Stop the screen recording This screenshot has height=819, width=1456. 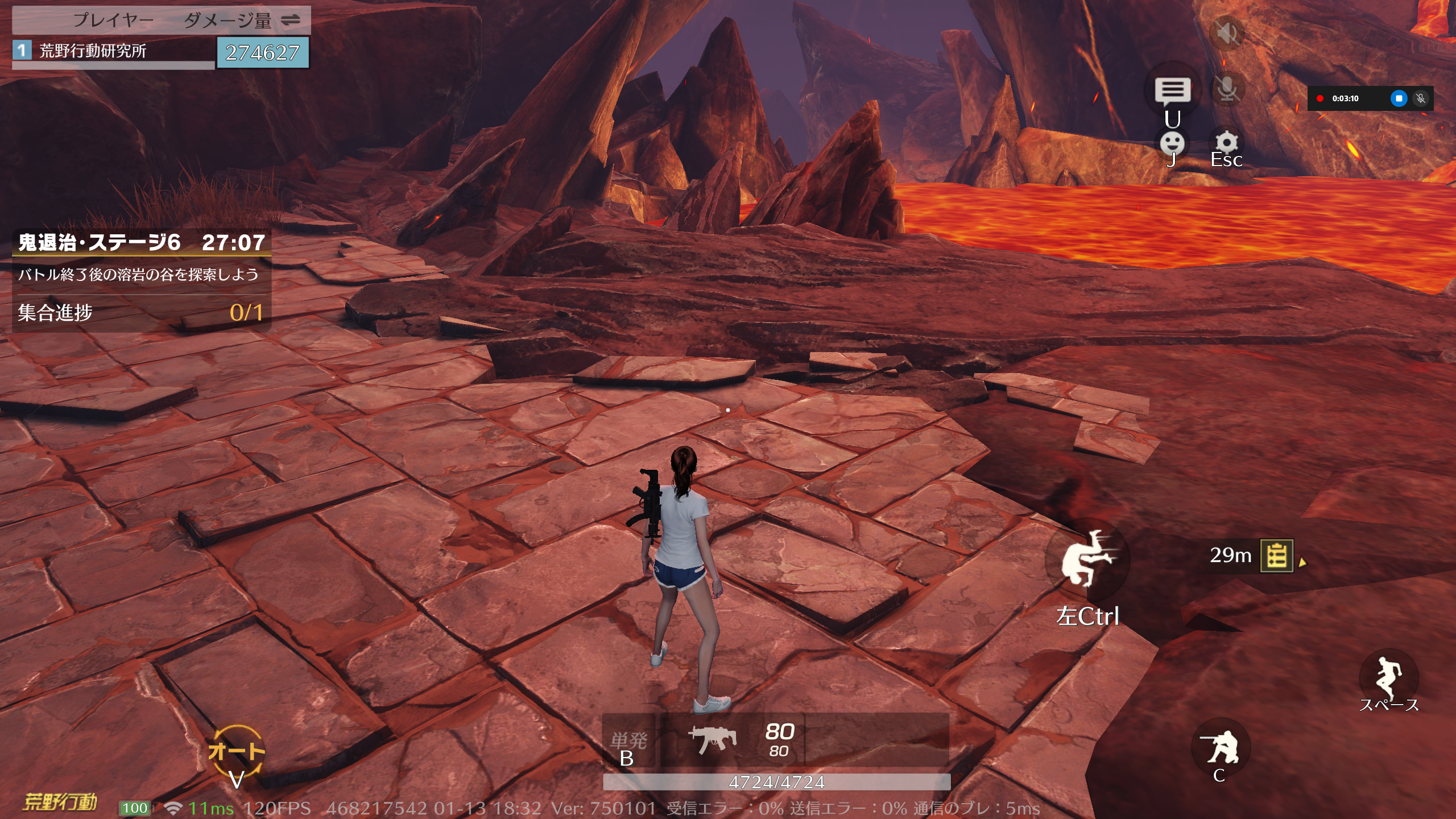[x=1399, y=98]
